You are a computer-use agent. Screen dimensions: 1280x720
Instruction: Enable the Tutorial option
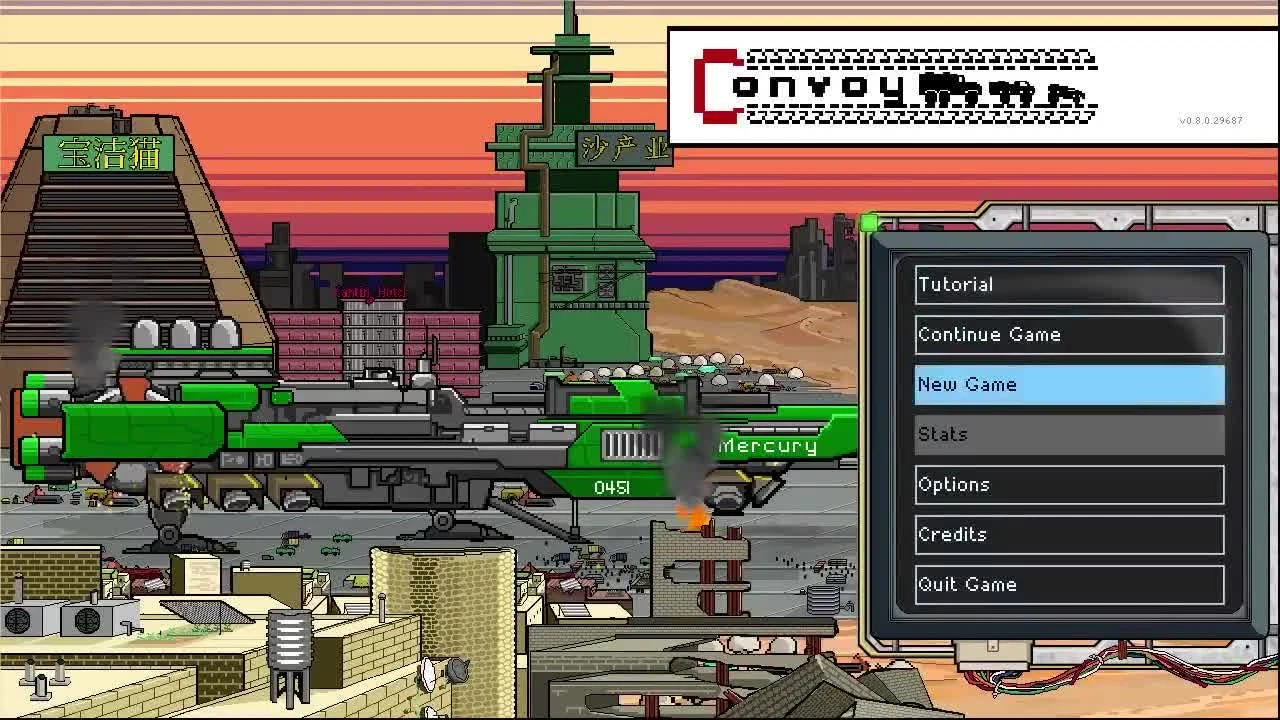pos(1068,284)
